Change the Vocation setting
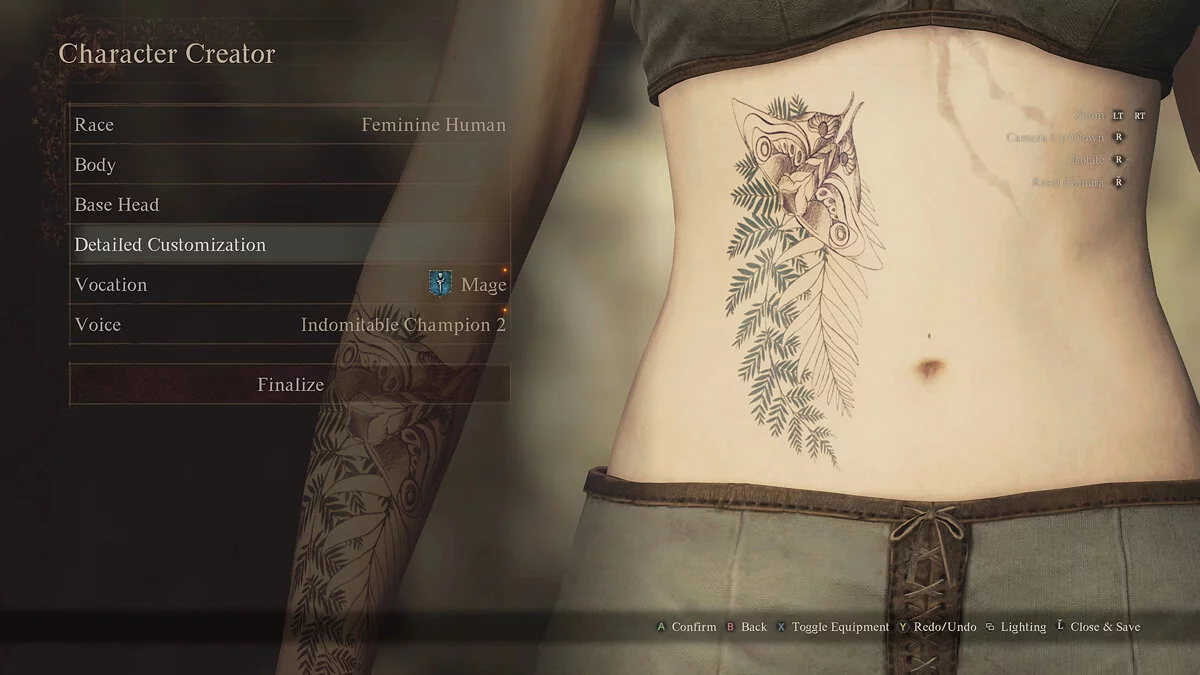Image resolution: width=1200 pixels, height=675 pixels. [289, 285]
